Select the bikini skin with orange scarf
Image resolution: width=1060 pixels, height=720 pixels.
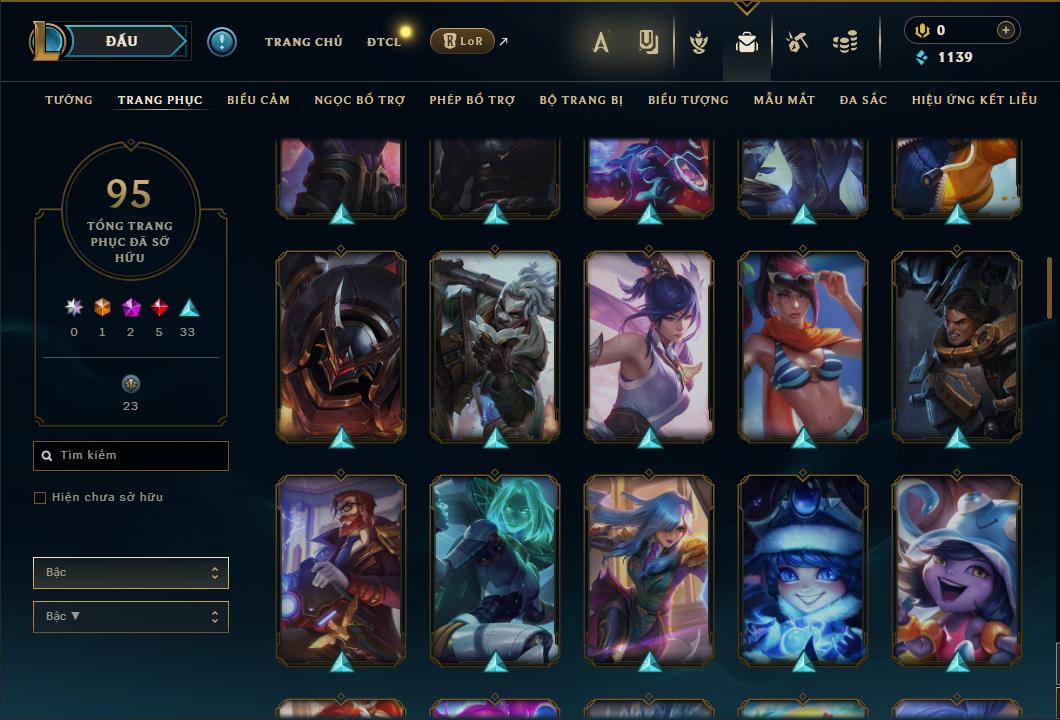[x=803, y=345]
